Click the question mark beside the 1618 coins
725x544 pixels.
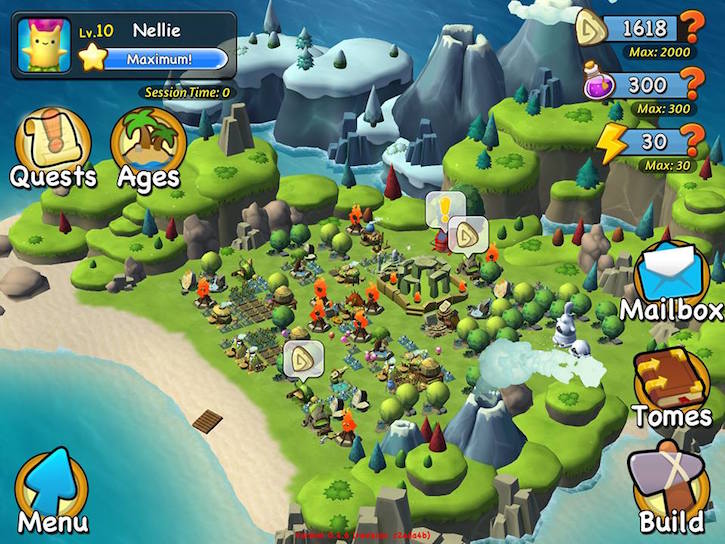pyautogui.click(x=692, y=27)
